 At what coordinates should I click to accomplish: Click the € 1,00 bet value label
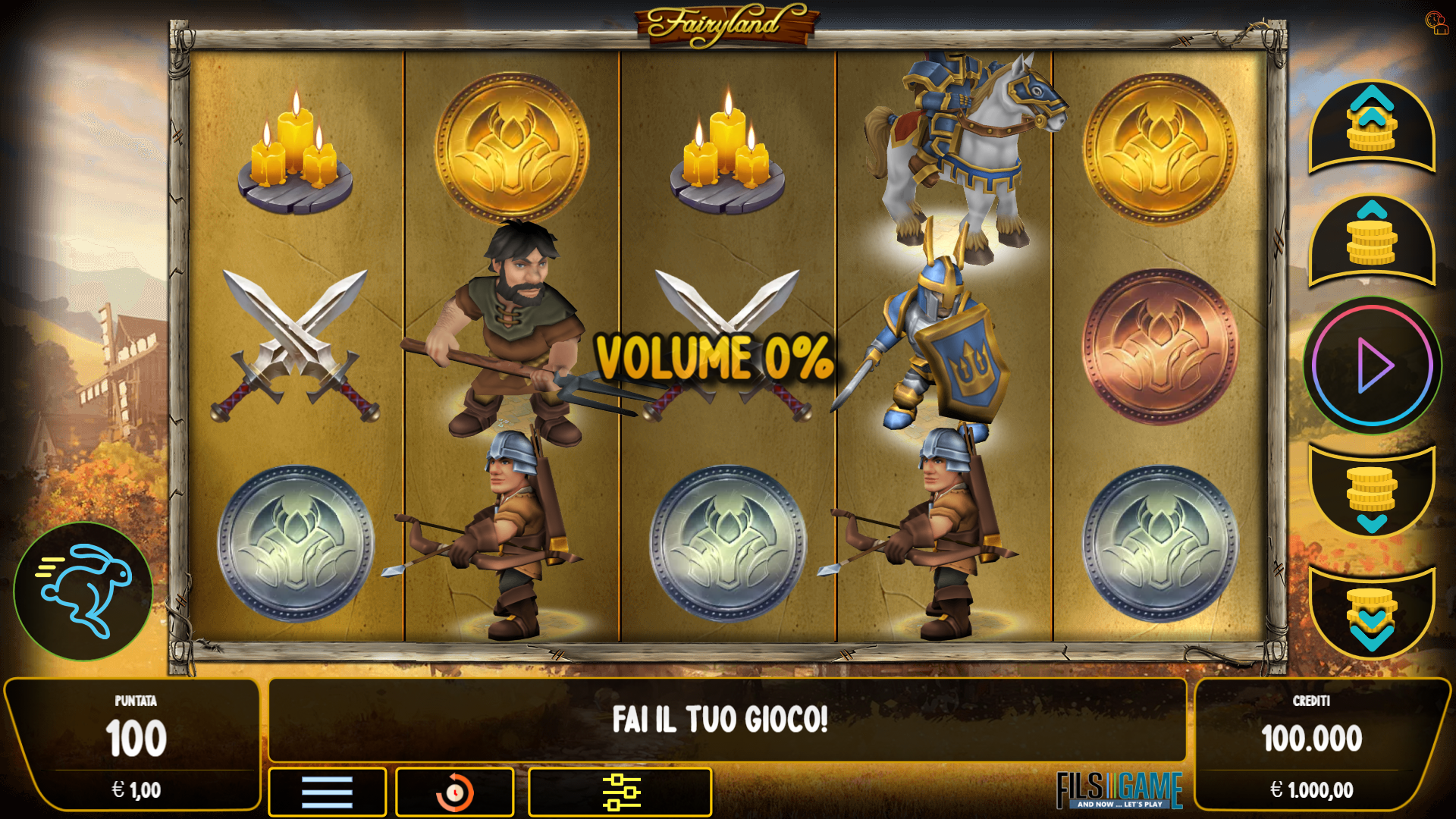click(135, 789)
